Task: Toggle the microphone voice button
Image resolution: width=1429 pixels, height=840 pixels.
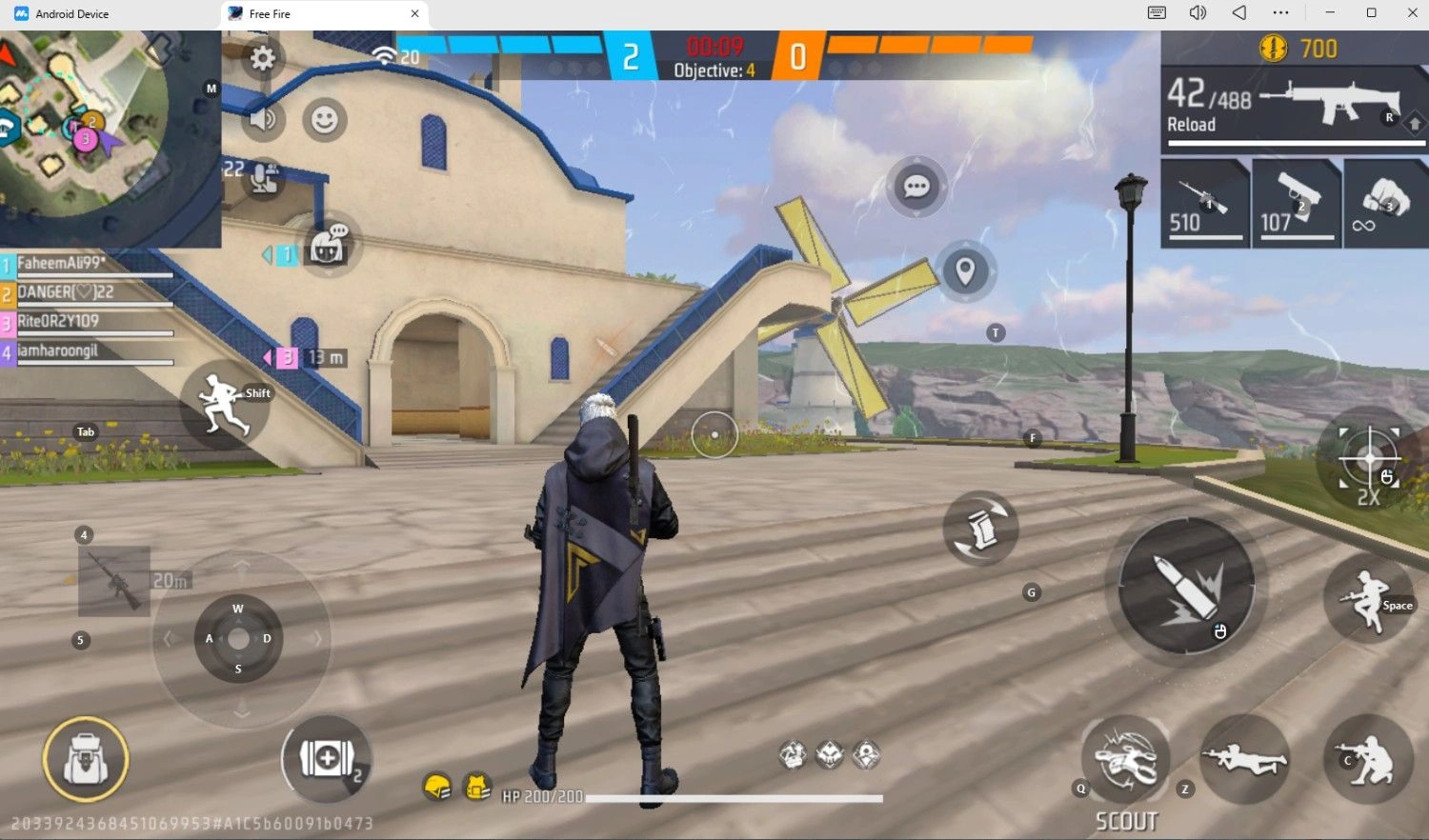Action: click(x=264, y=178)
